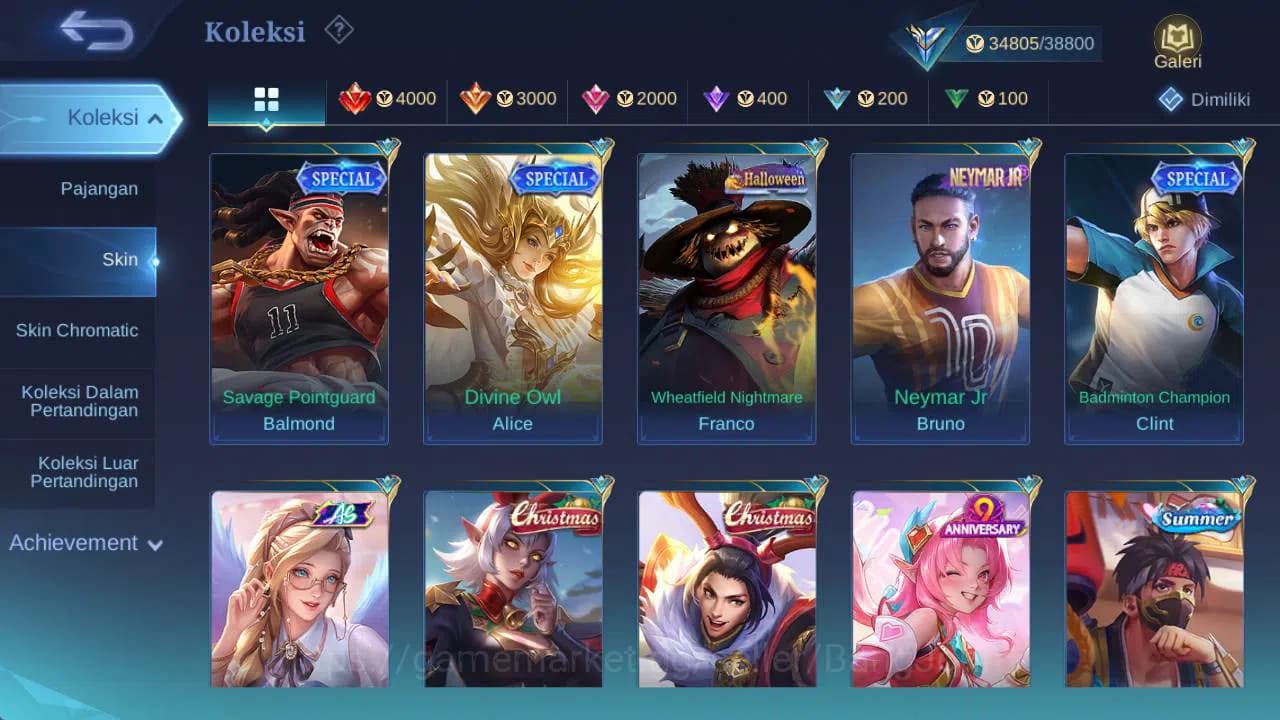Open the Koleksi help tooltip

(x=338, y=31)
